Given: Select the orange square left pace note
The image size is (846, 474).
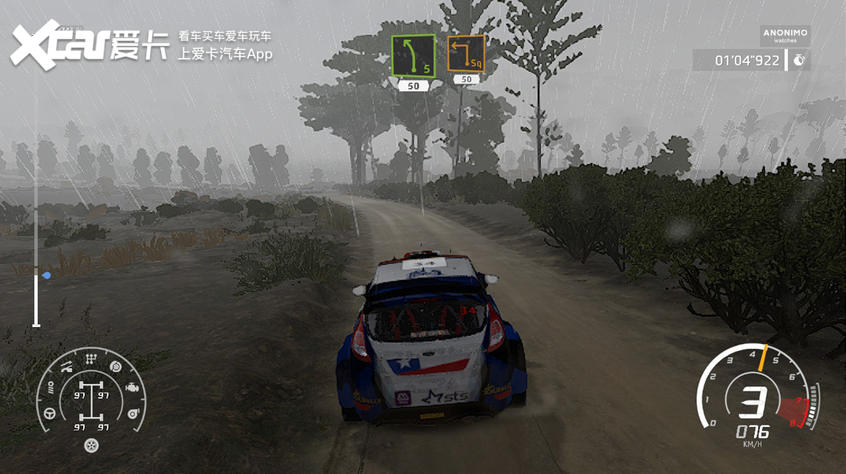Looking at the screenshot, I should 466,54.
